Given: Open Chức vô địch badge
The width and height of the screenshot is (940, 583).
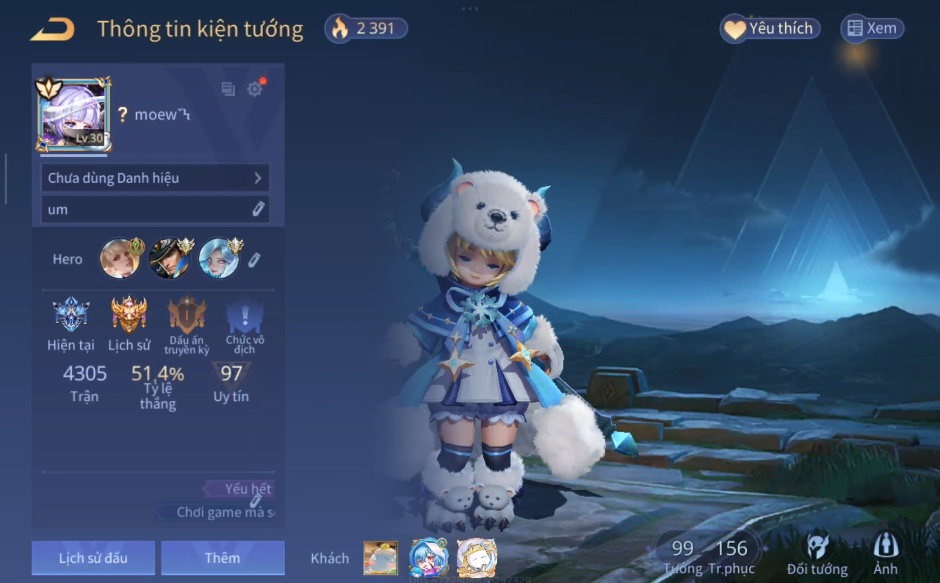Looking at the screenshot, I should [x=244, y=317].
